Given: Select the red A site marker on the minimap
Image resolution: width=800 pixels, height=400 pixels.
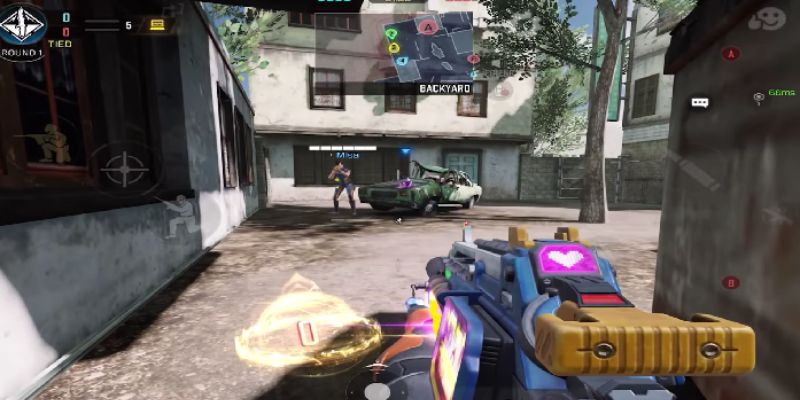Looking at the screenshot, I should click(429, 27).
